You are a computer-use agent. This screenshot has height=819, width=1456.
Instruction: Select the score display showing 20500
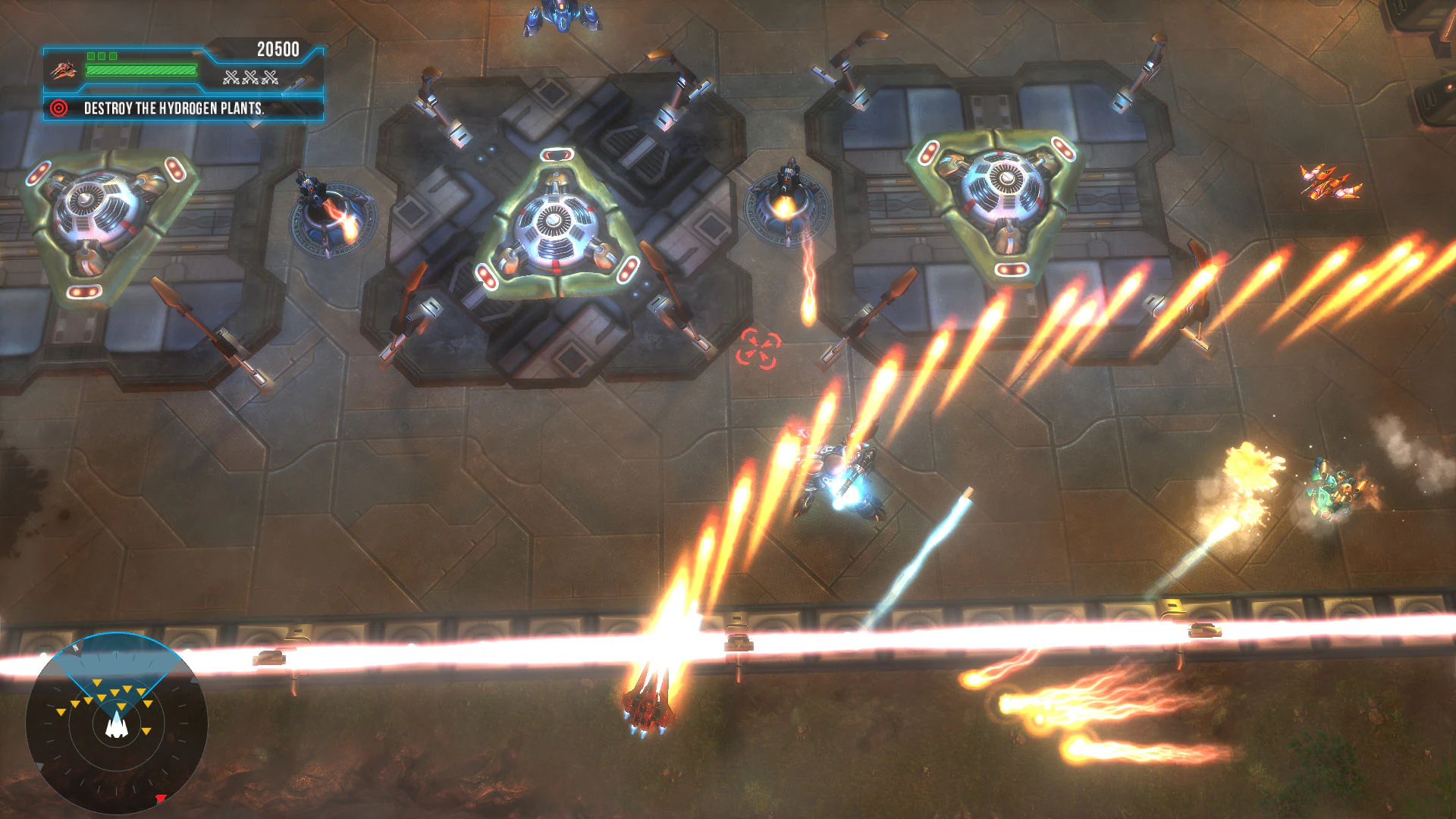coord(278,47)
